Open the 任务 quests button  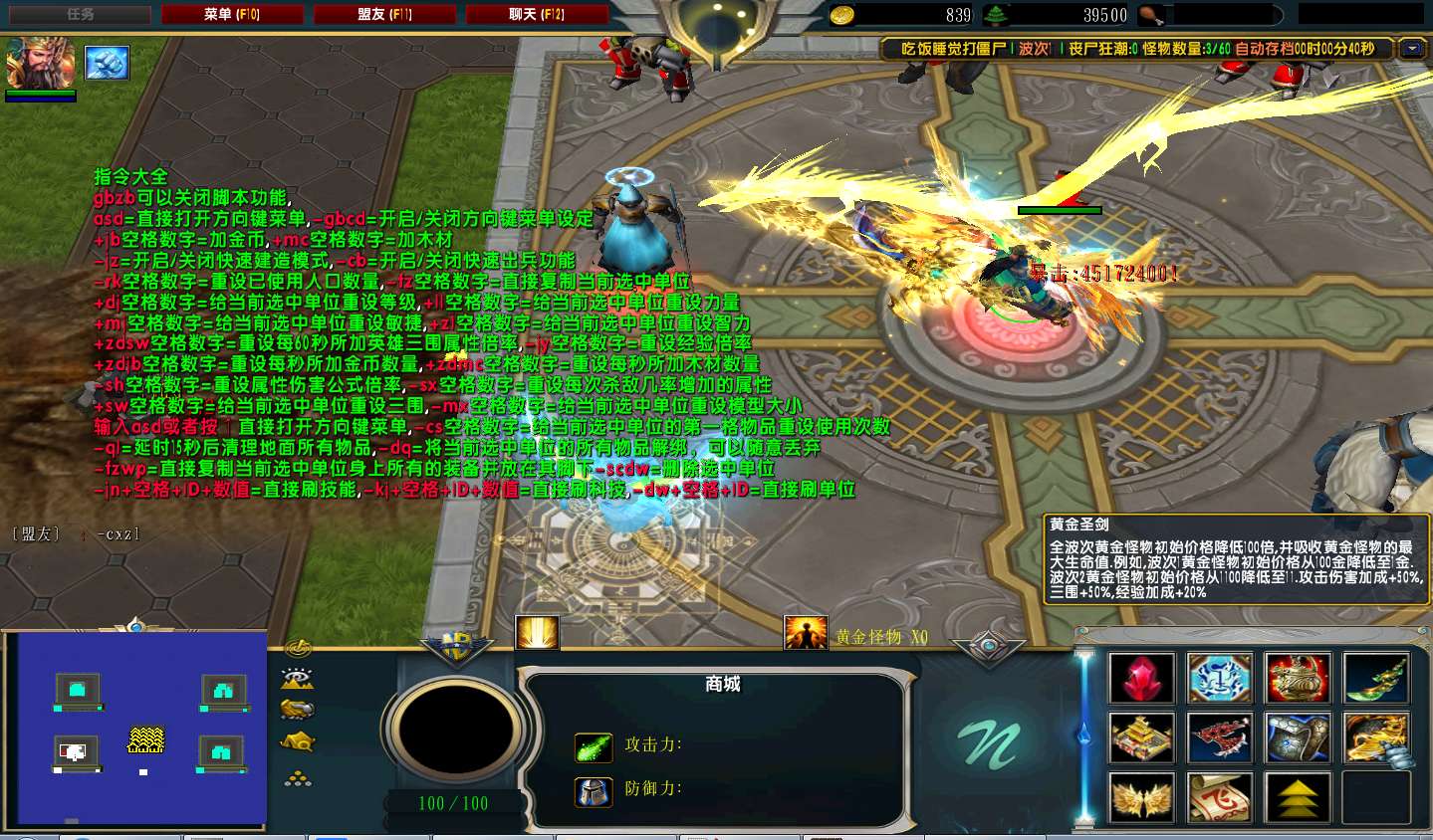[80, 14]
